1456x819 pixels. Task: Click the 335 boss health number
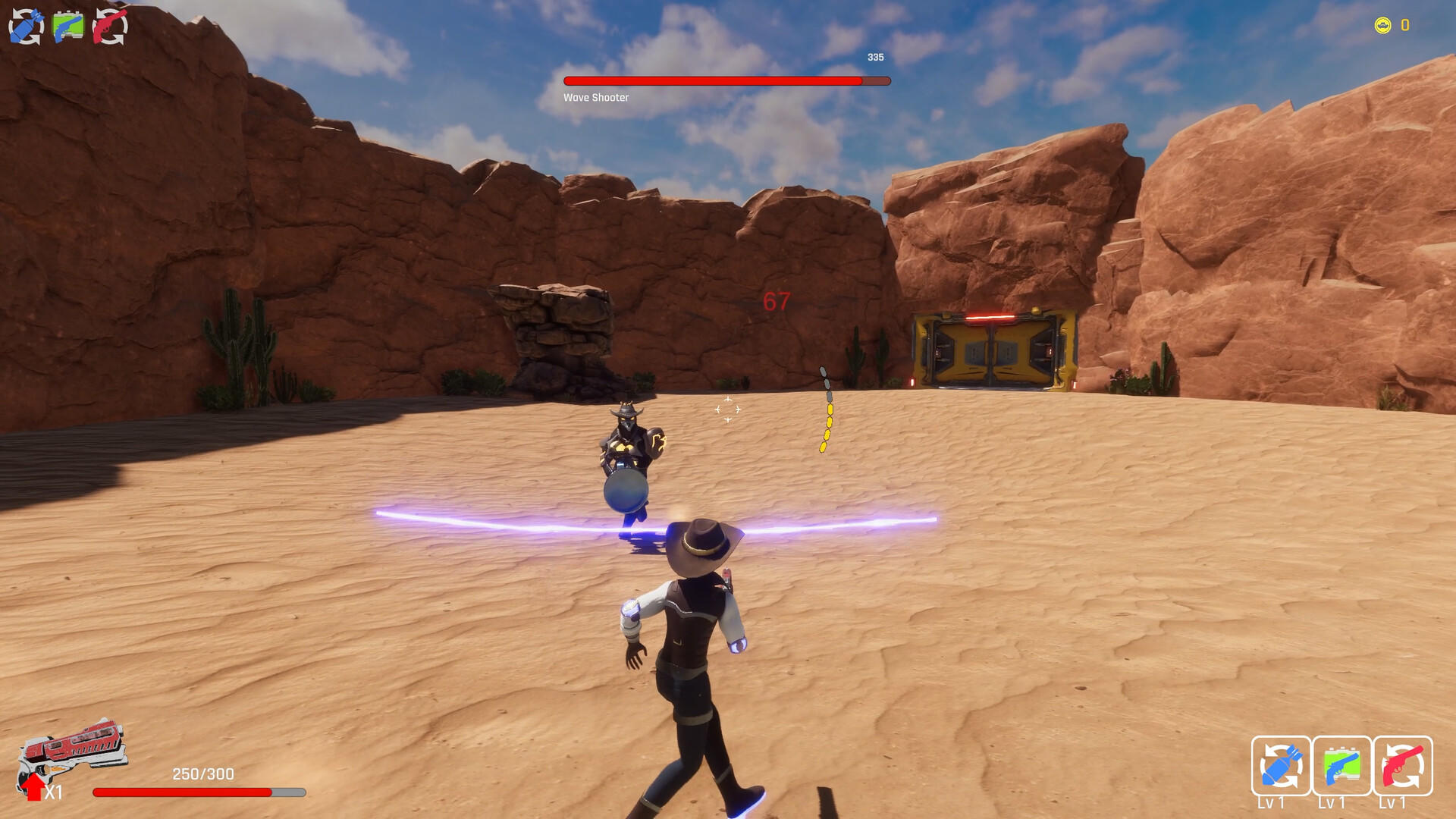click(874, 56)
